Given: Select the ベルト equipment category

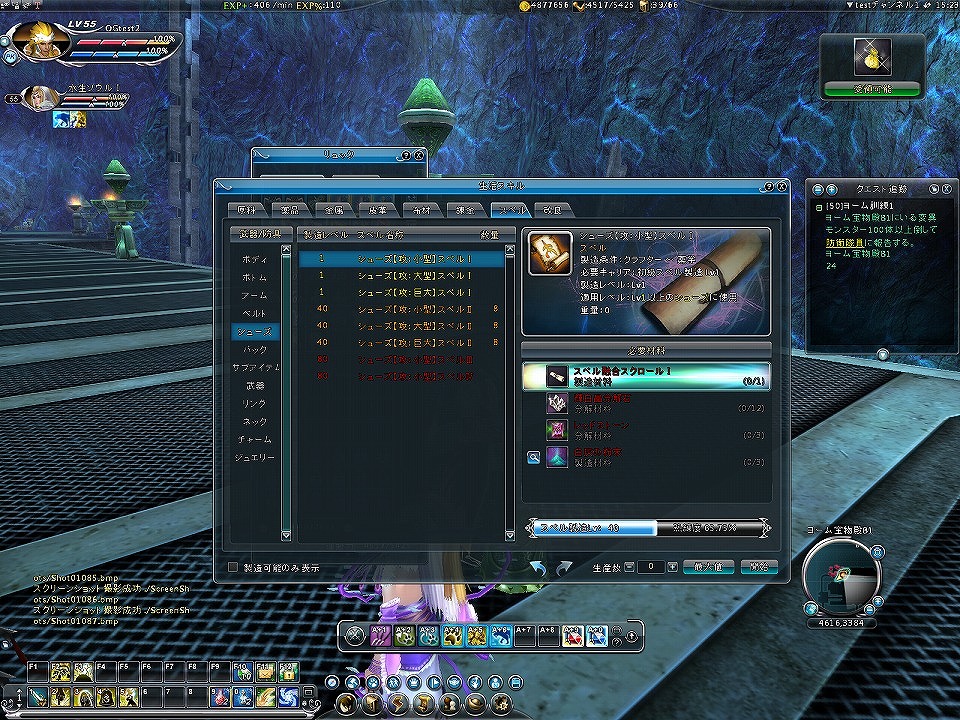Looking at the screenshot, I should [x=255, y=313].
